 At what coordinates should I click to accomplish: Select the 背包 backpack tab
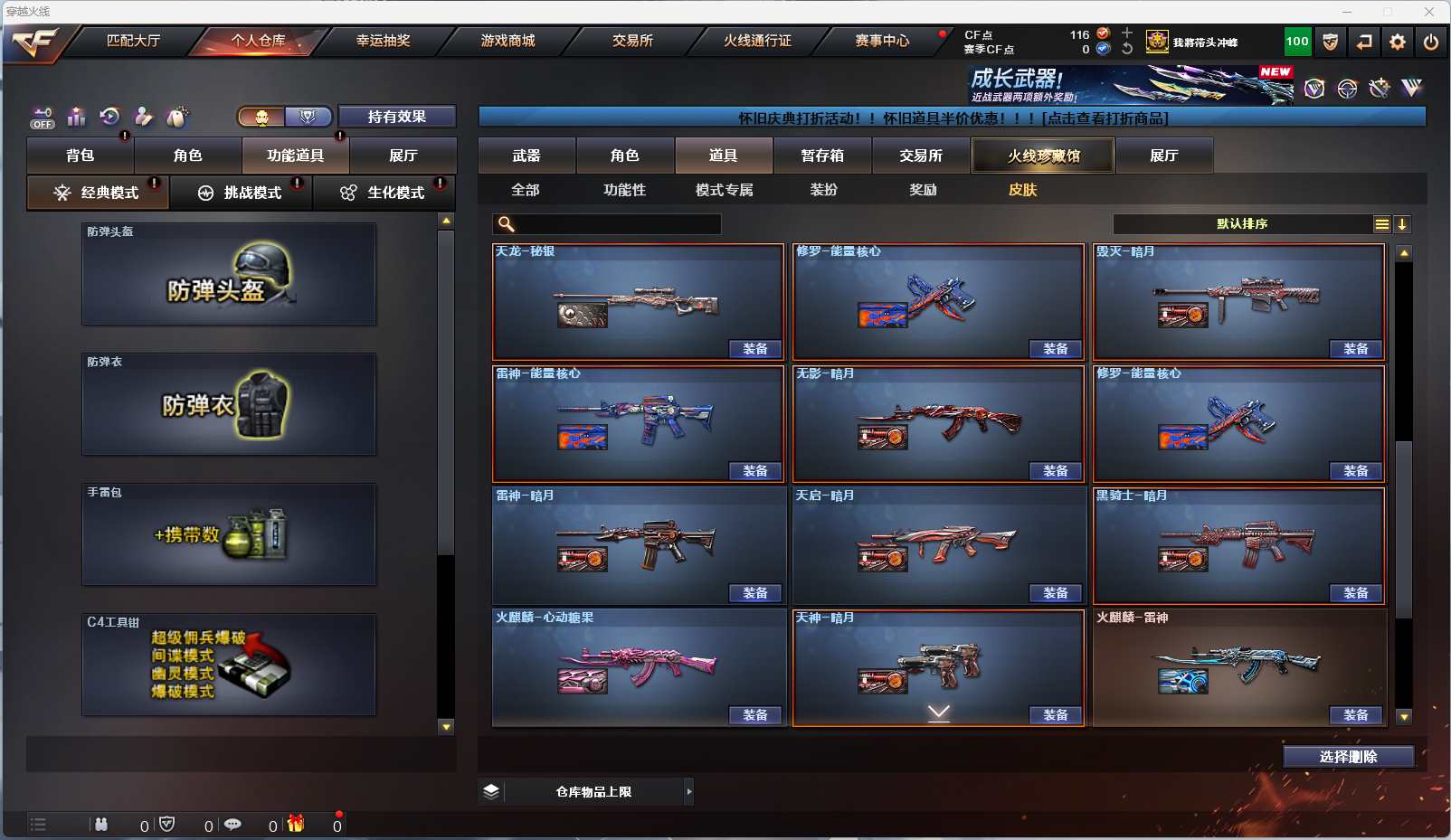click(x=81, y=156)
